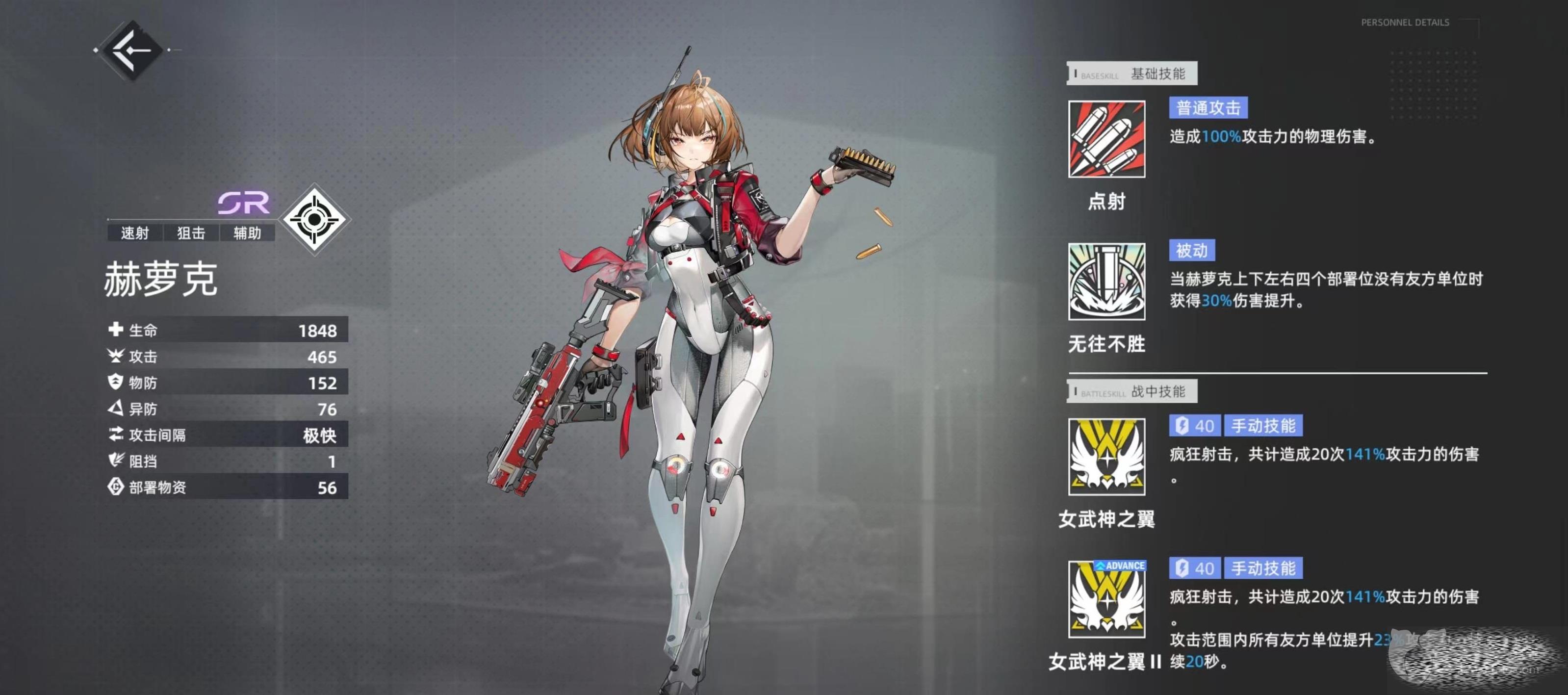Click the sniper class crosshair emblem

[x=314, y=219]
